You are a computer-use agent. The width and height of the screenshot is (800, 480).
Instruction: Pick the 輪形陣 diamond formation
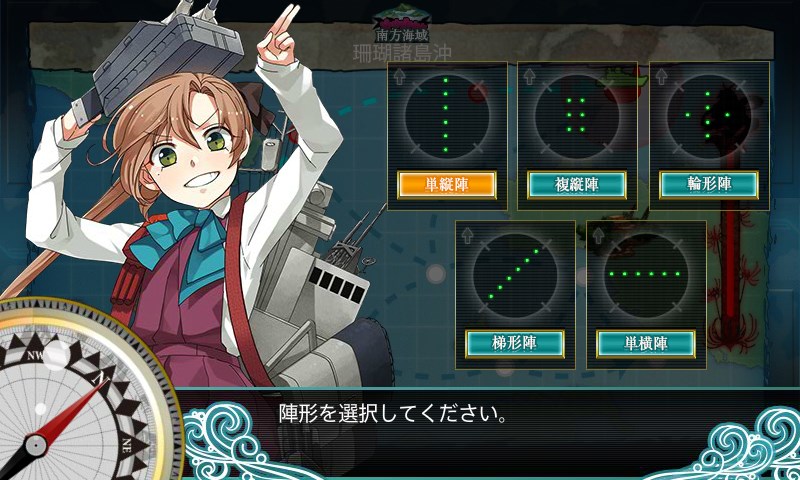(x=709, y=184)
